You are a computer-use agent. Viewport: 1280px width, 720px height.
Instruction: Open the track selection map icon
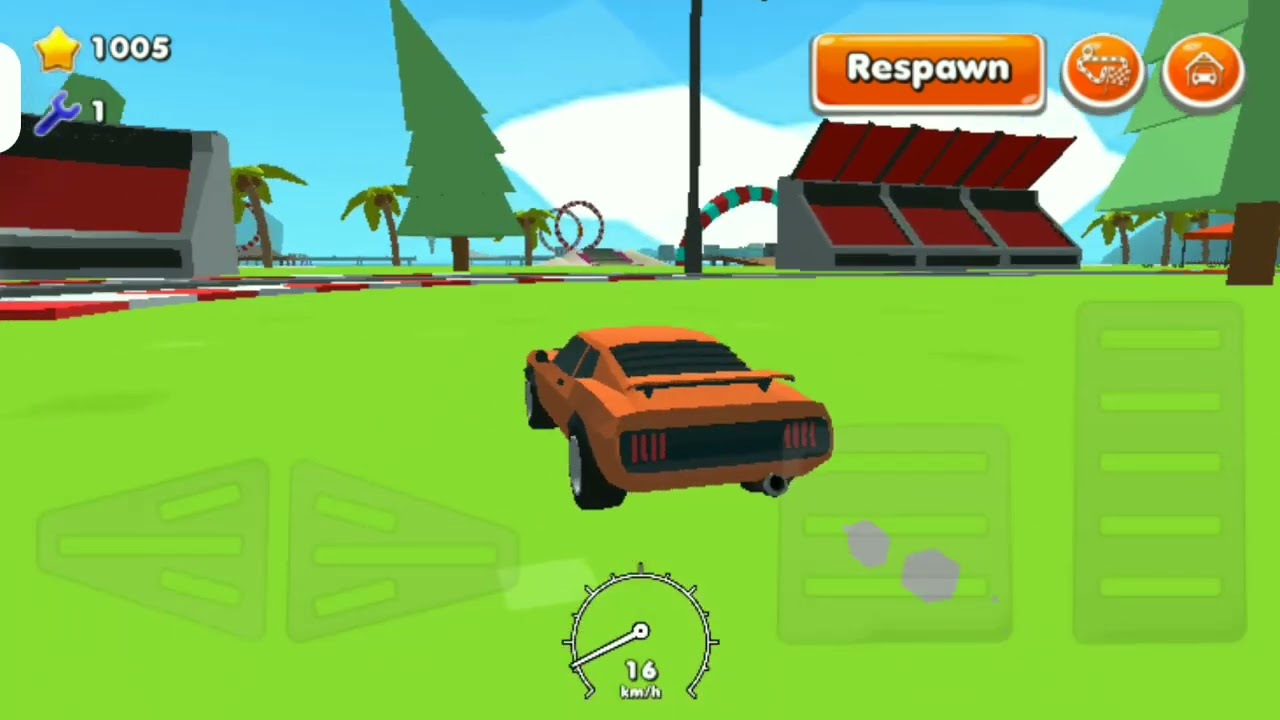pyautogui.click(x=1103, y=68)
